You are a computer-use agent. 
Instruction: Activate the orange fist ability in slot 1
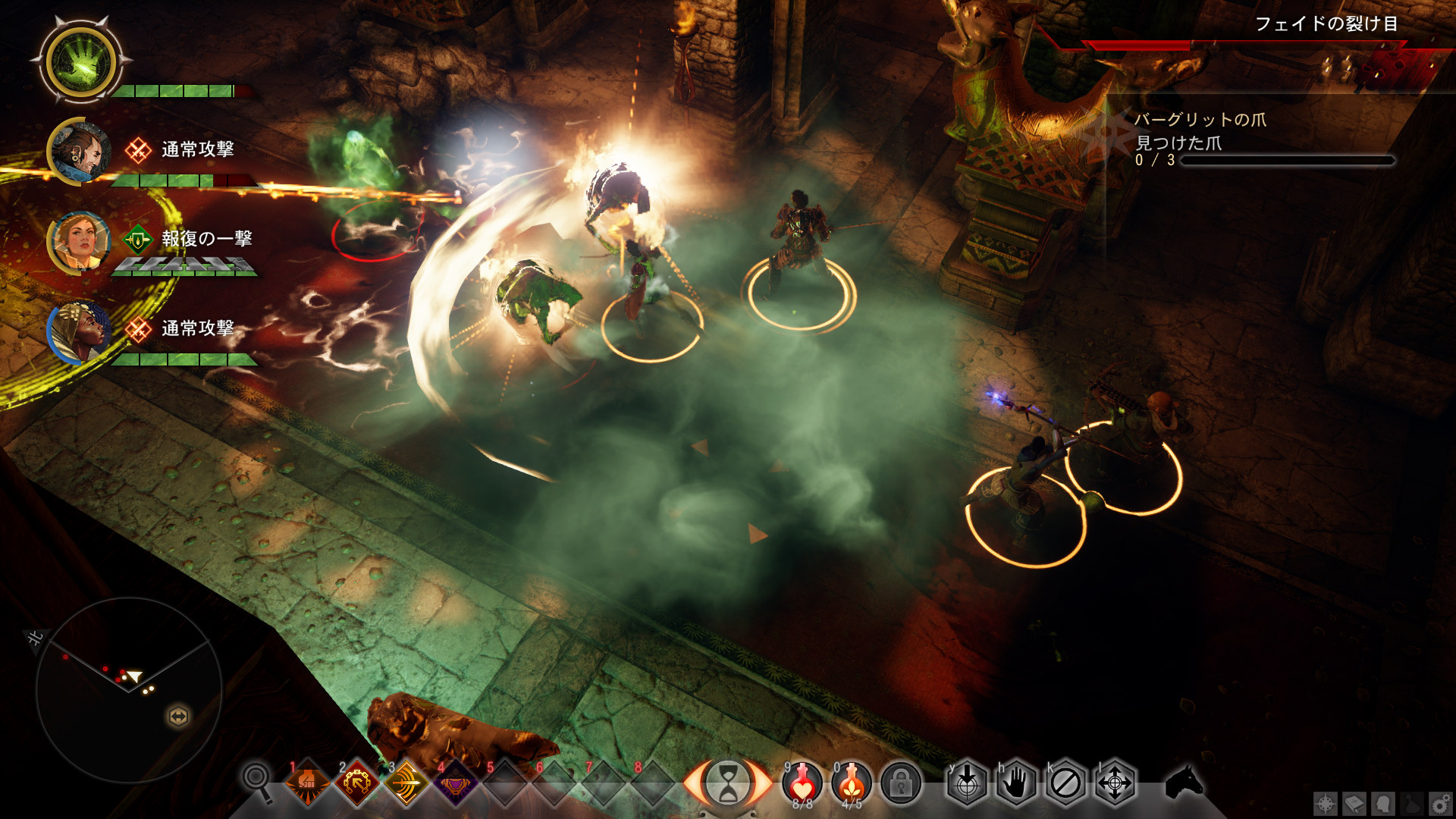click(307, 782)
